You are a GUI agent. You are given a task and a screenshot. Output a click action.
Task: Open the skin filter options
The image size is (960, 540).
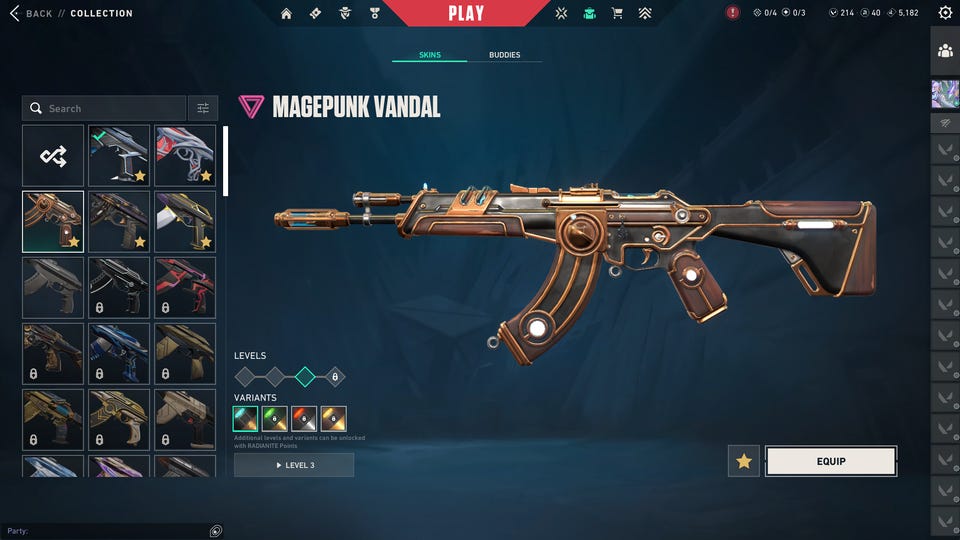click(203, 108)
